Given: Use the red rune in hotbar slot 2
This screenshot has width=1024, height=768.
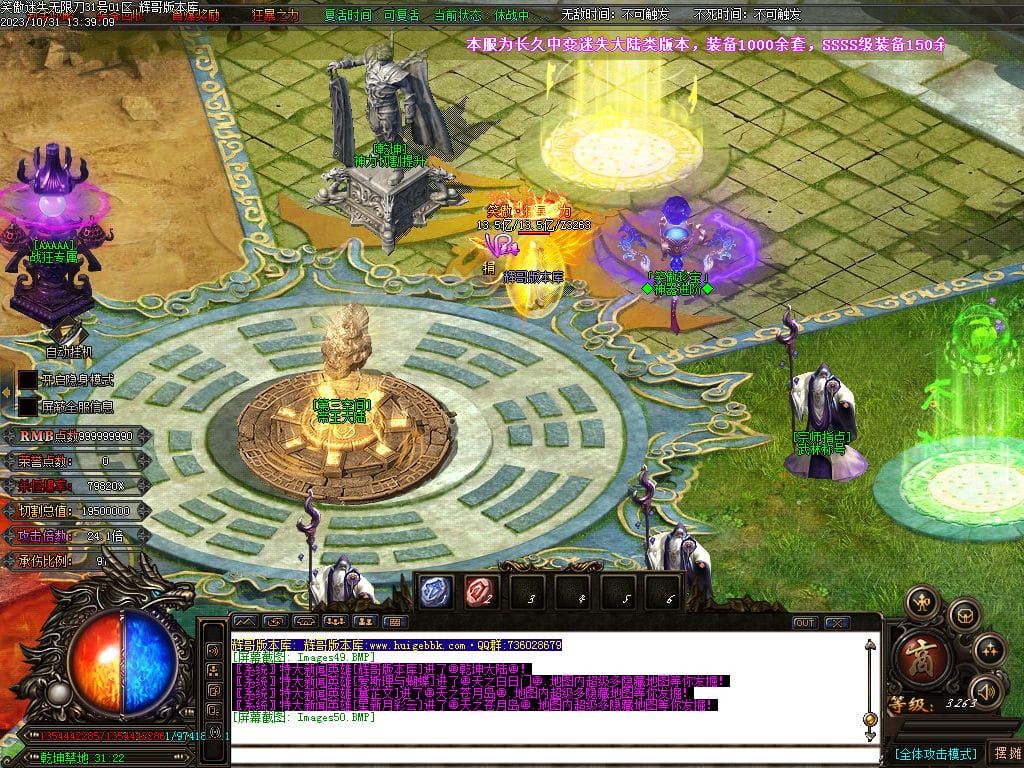Looking at the screenshot, I should pyautogui.click(x=481, y=592).
